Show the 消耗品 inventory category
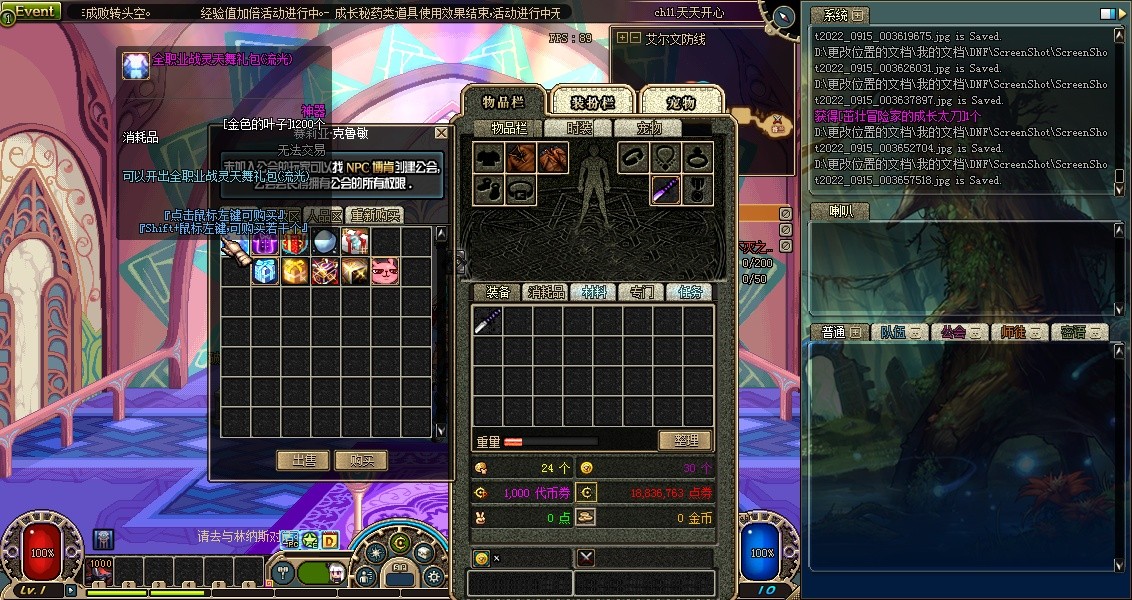Viewport: 1132px width, 600px height. click(x=546, y=292)
